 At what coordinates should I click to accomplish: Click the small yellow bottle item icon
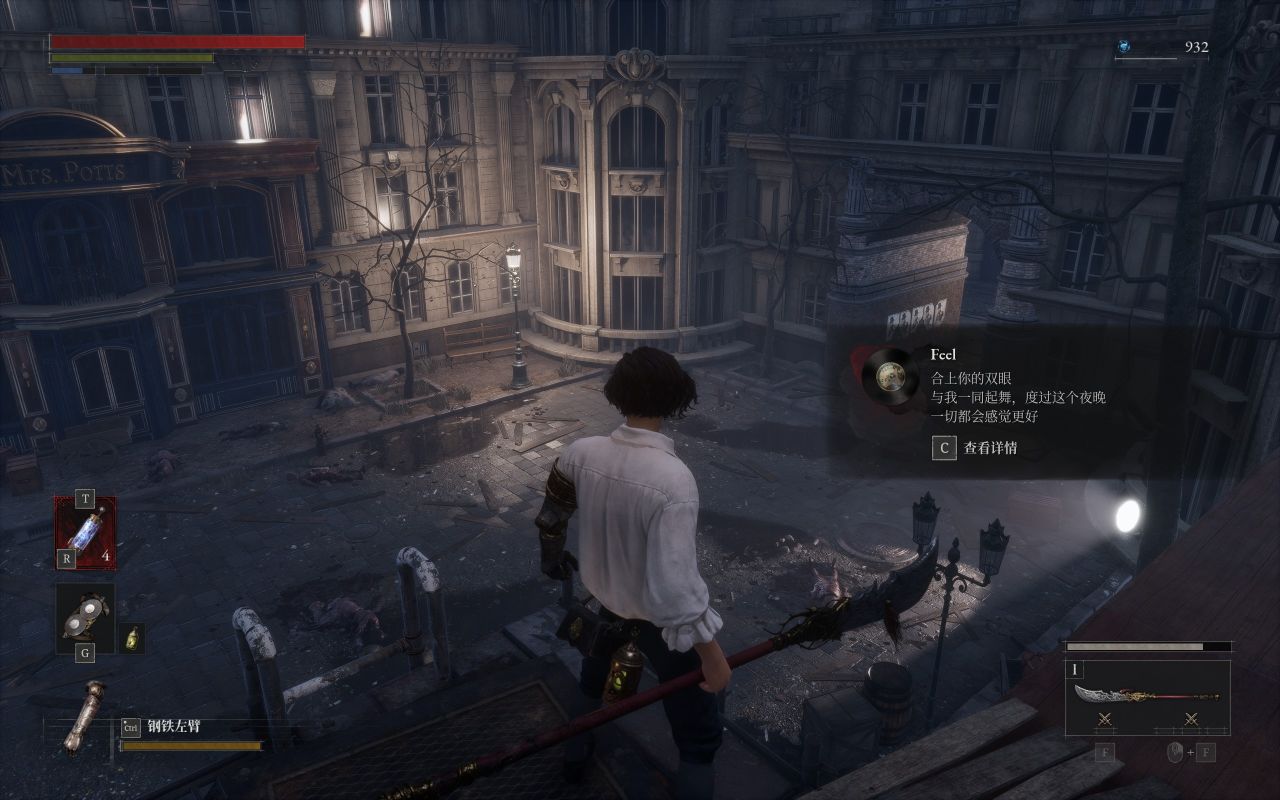coord(132,638)
